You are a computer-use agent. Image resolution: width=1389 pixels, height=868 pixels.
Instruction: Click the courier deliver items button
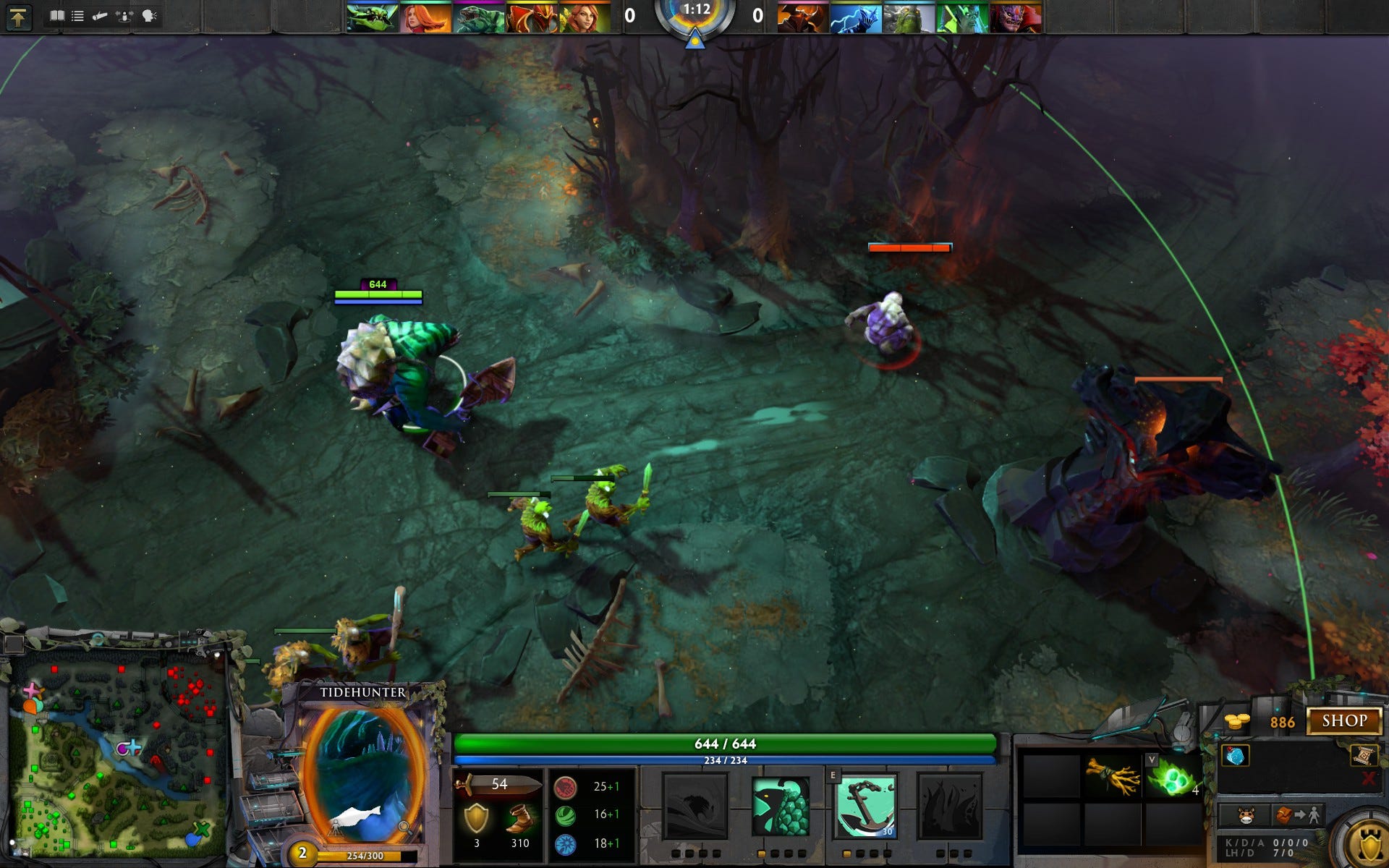pos(1298,816)
